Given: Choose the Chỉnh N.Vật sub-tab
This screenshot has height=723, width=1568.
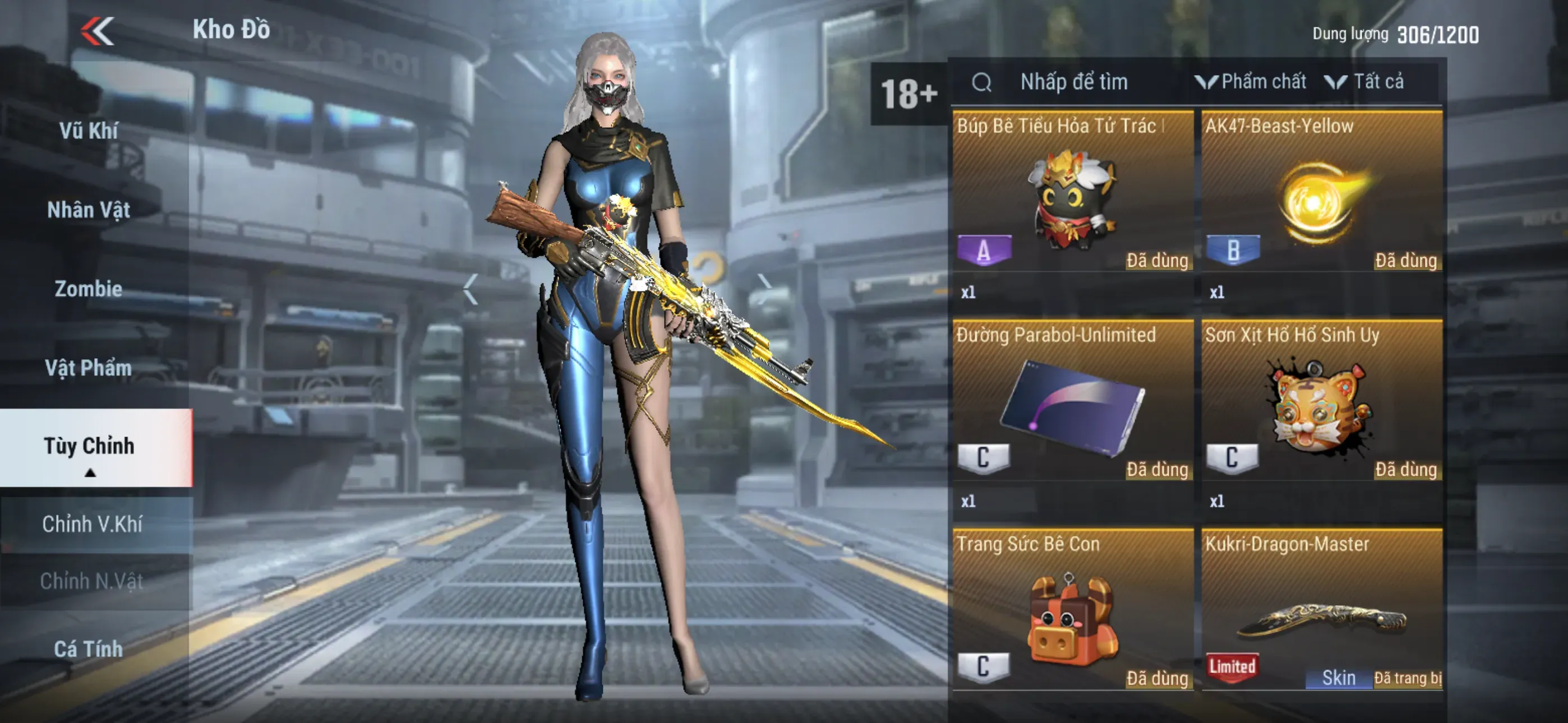Looking at the screenshot, I should (93, 581).
